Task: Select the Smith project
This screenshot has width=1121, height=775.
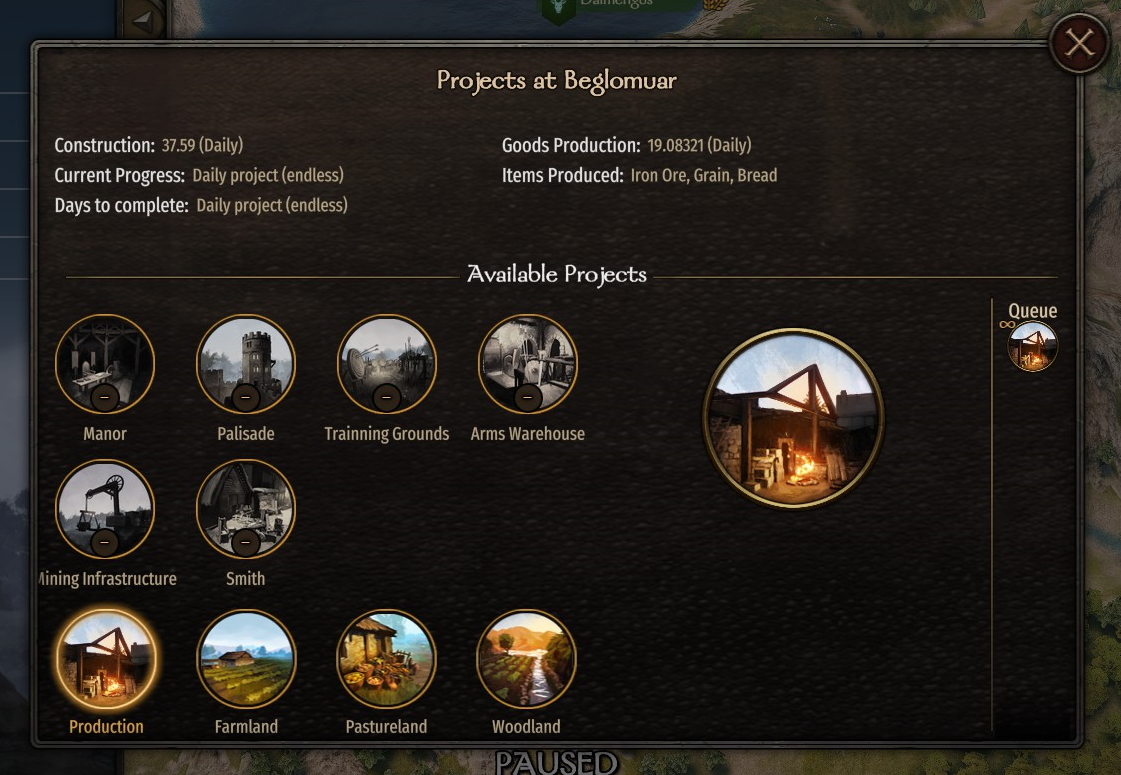Action: pos(246,509)
